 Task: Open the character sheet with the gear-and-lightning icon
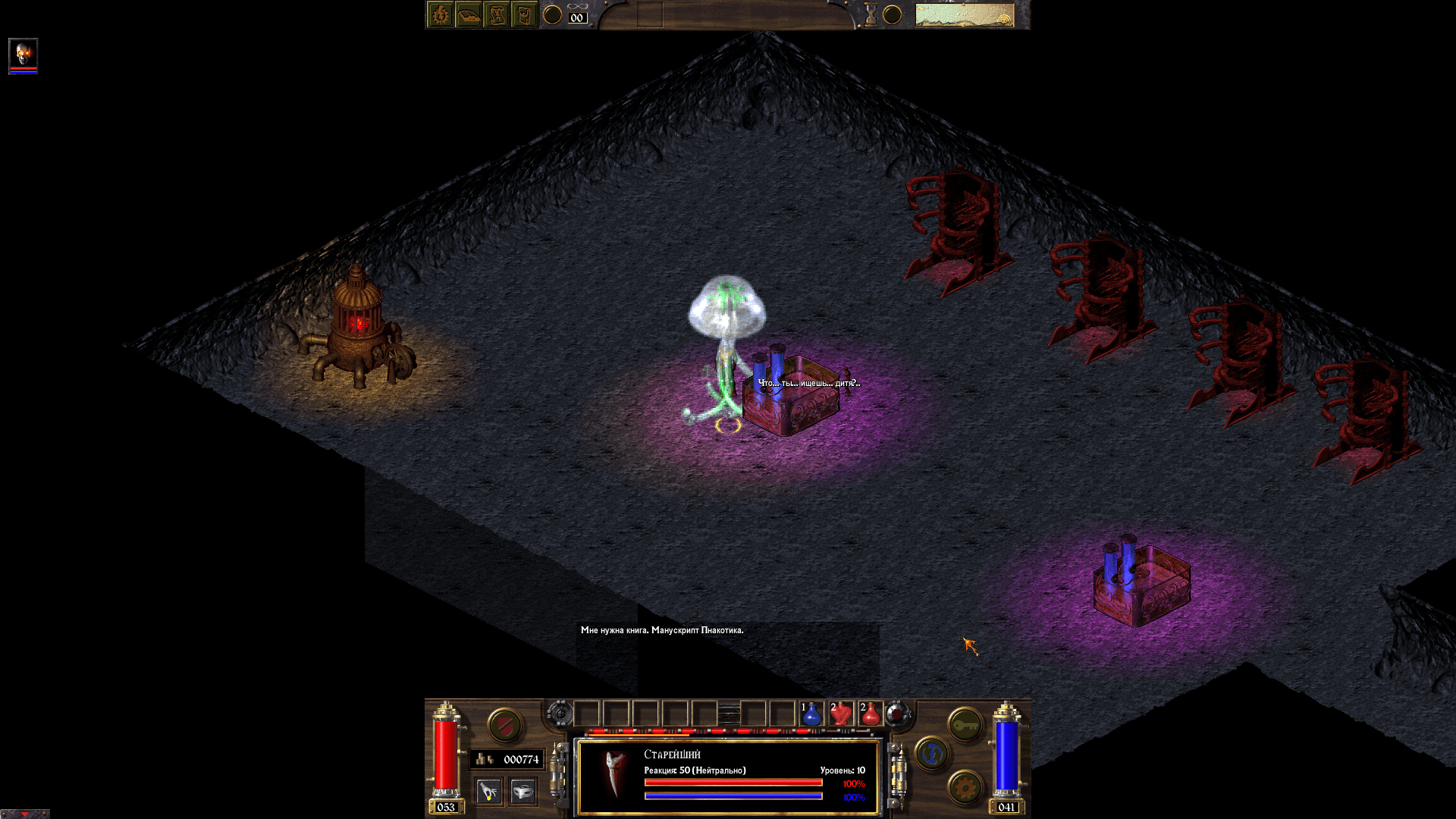coord(441,14)
